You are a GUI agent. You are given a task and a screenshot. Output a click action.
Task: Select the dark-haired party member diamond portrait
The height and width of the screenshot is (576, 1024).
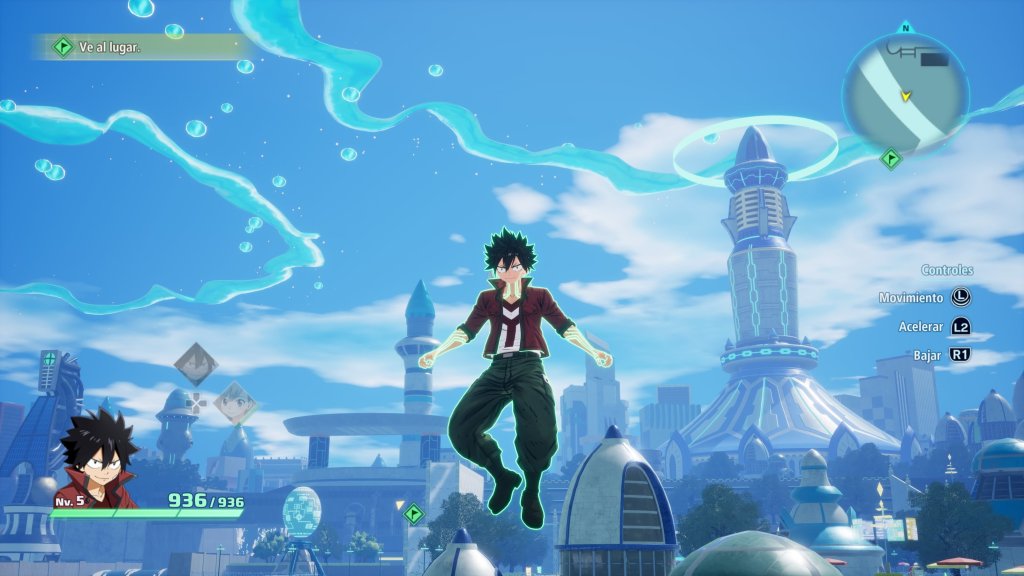tap(196, 364)
